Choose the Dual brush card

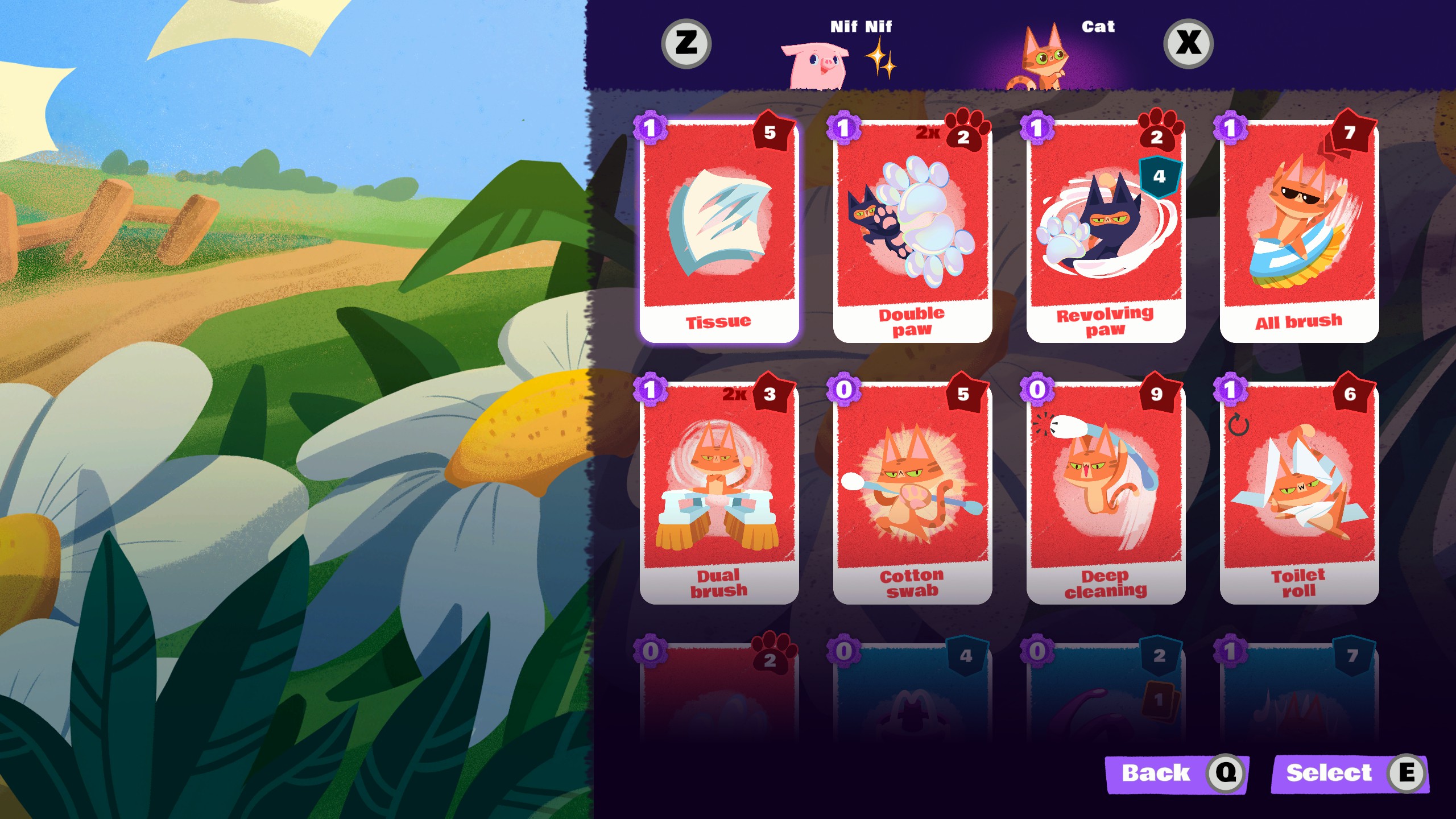click(719, 494)
